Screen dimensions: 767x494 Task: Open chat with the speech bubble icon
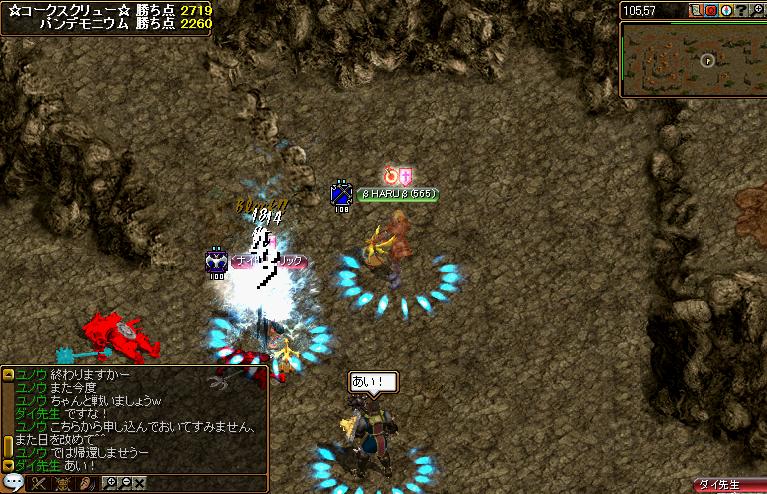(x=13, y=483)
